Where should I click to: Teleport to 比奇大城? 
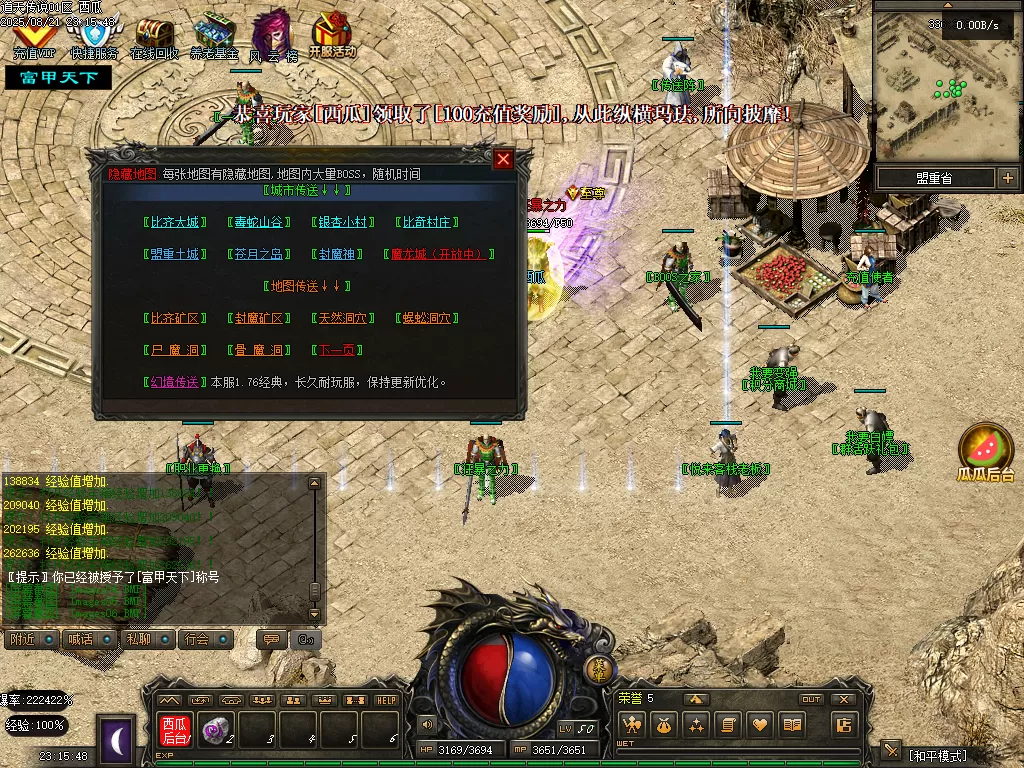point(175,222)
